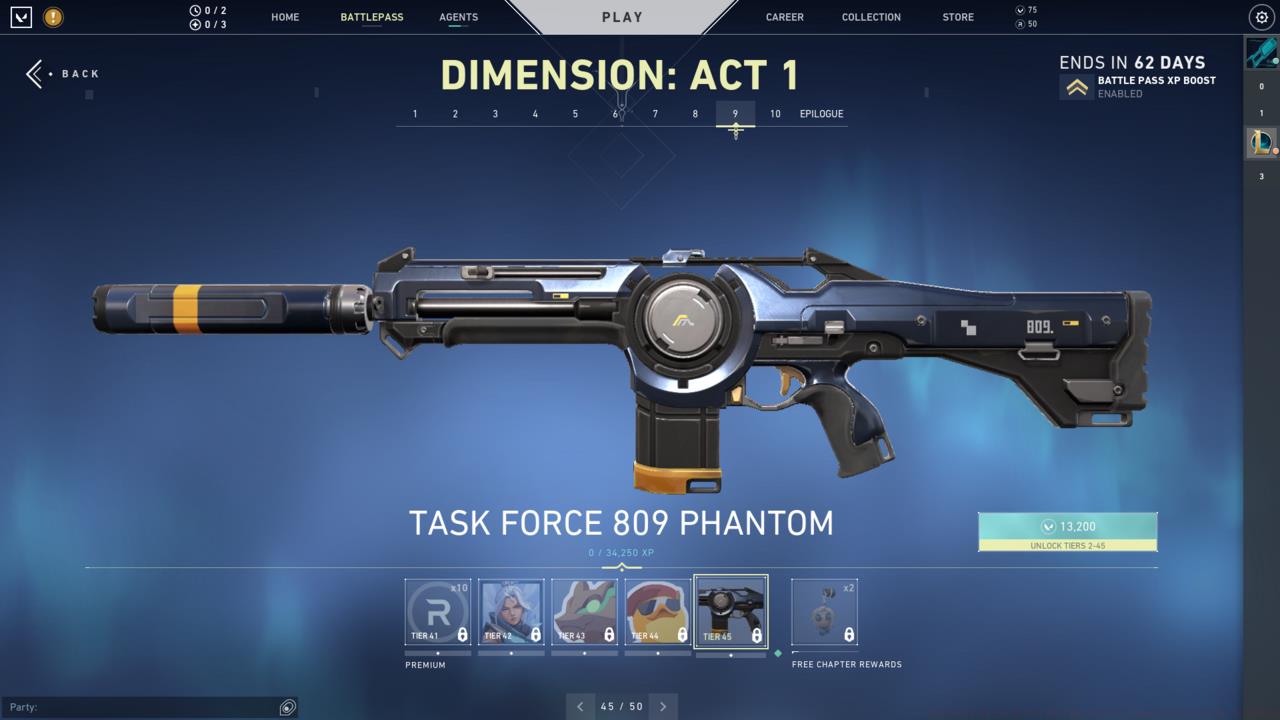Open the party invite icon next to Party
Image resolution: width=1280 pixels, height=720 pixels.
287,707
